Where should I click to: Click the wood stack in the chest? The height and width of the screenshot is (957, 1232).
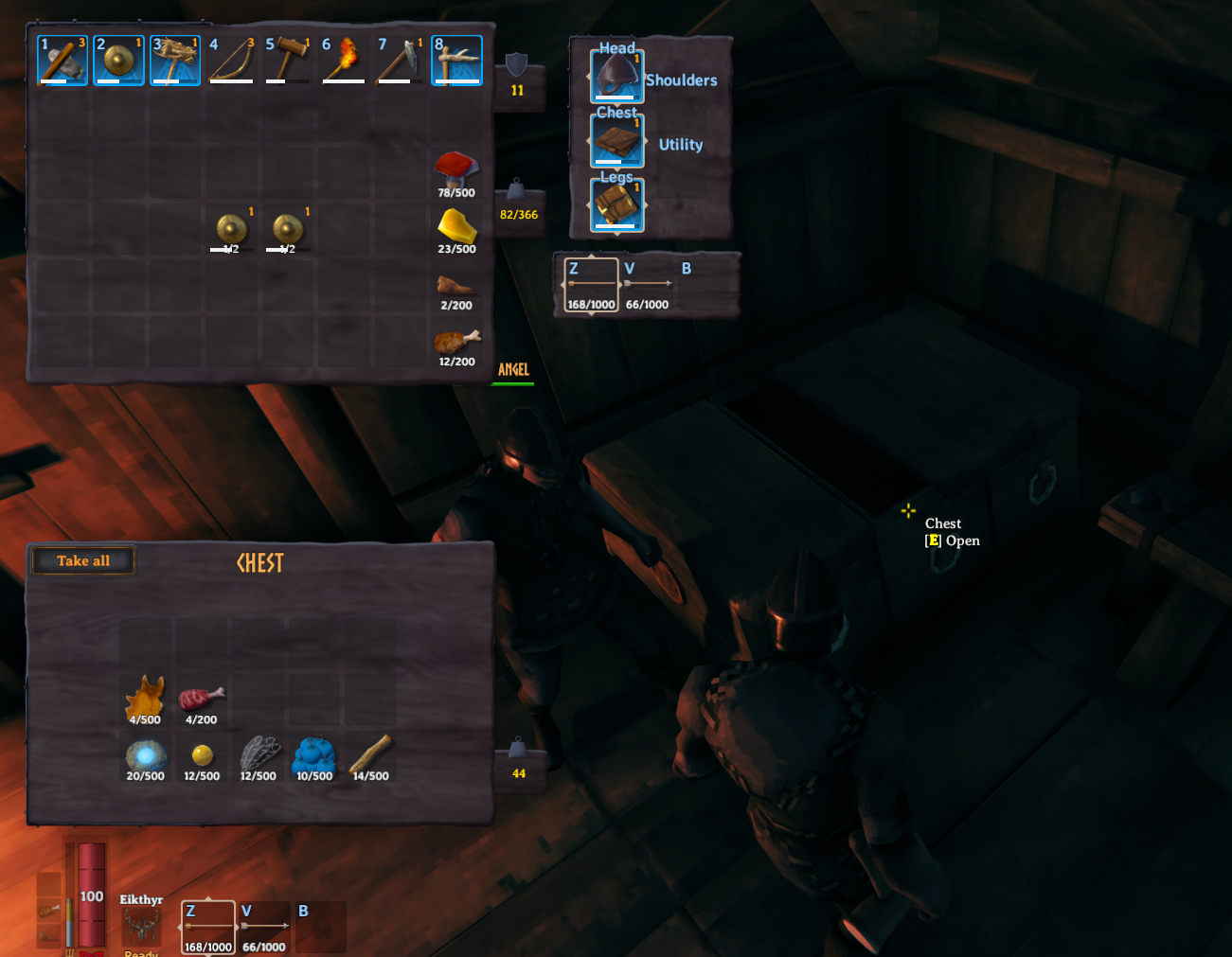pos(369,755)
